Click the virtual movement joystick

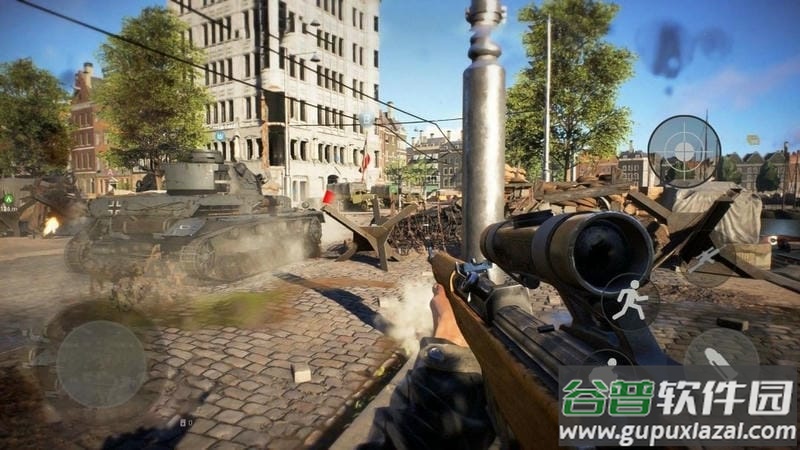tap(101, 364)
